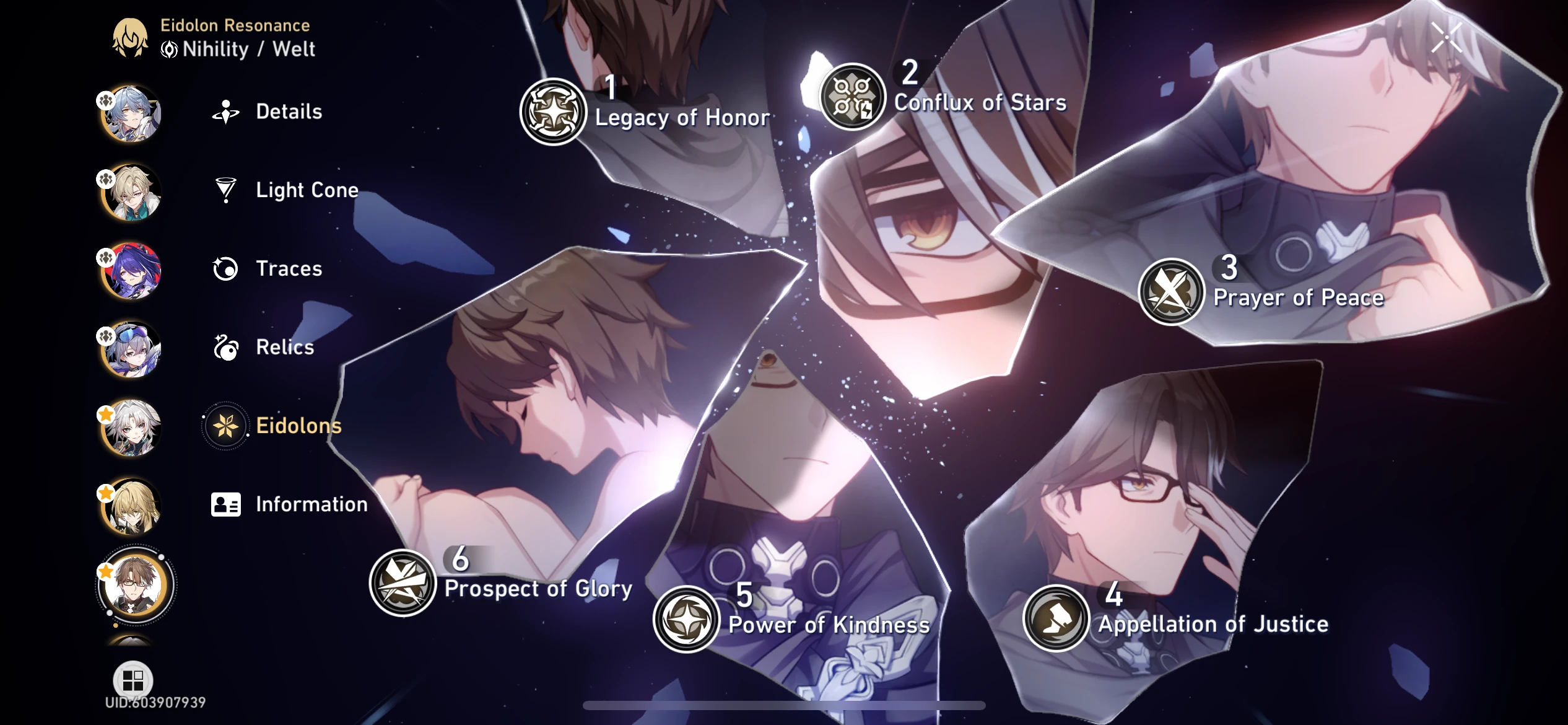1568x725 pixels.
Task: Switch to the Traces section
Action: (287, 269)
